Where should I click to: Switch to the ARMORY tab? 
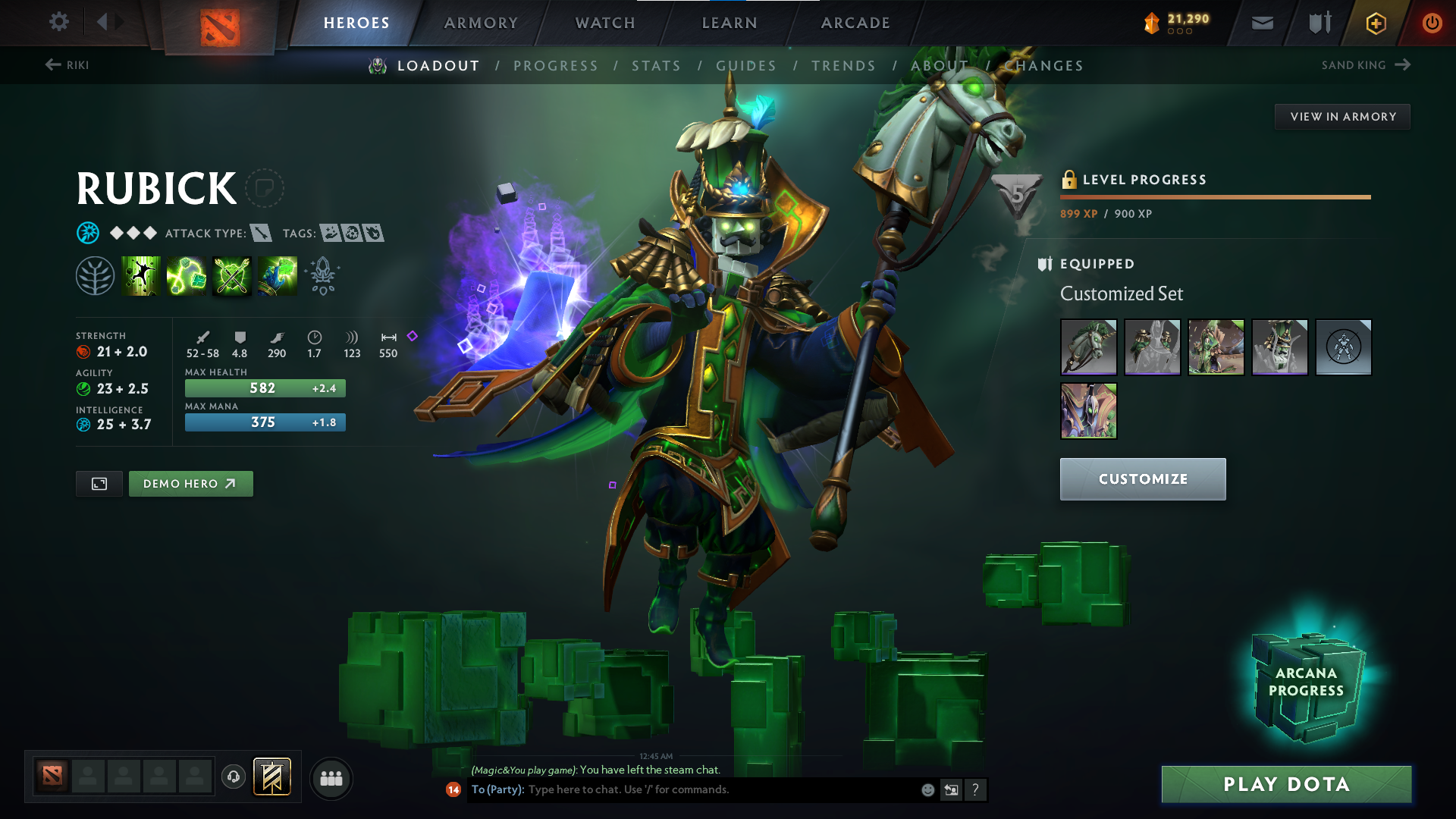coord(481,23)
